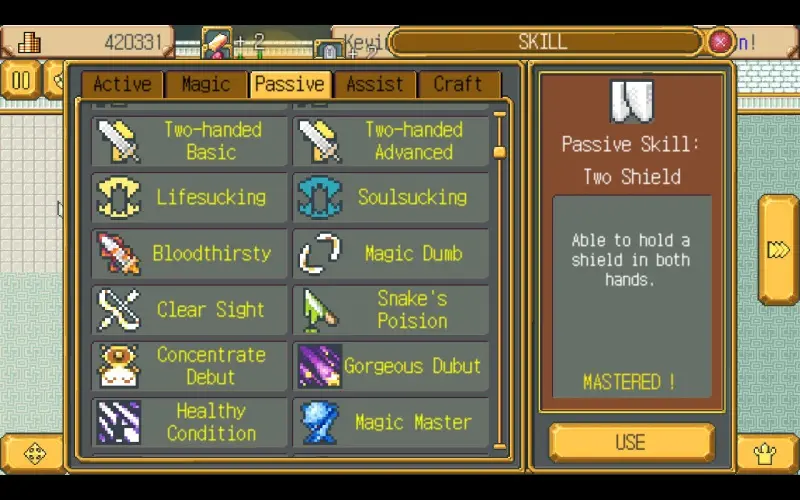This screenshot has height=500, width=800.
Task: Select the Concentrate Debut skill
Action: [x=190, y=365]
